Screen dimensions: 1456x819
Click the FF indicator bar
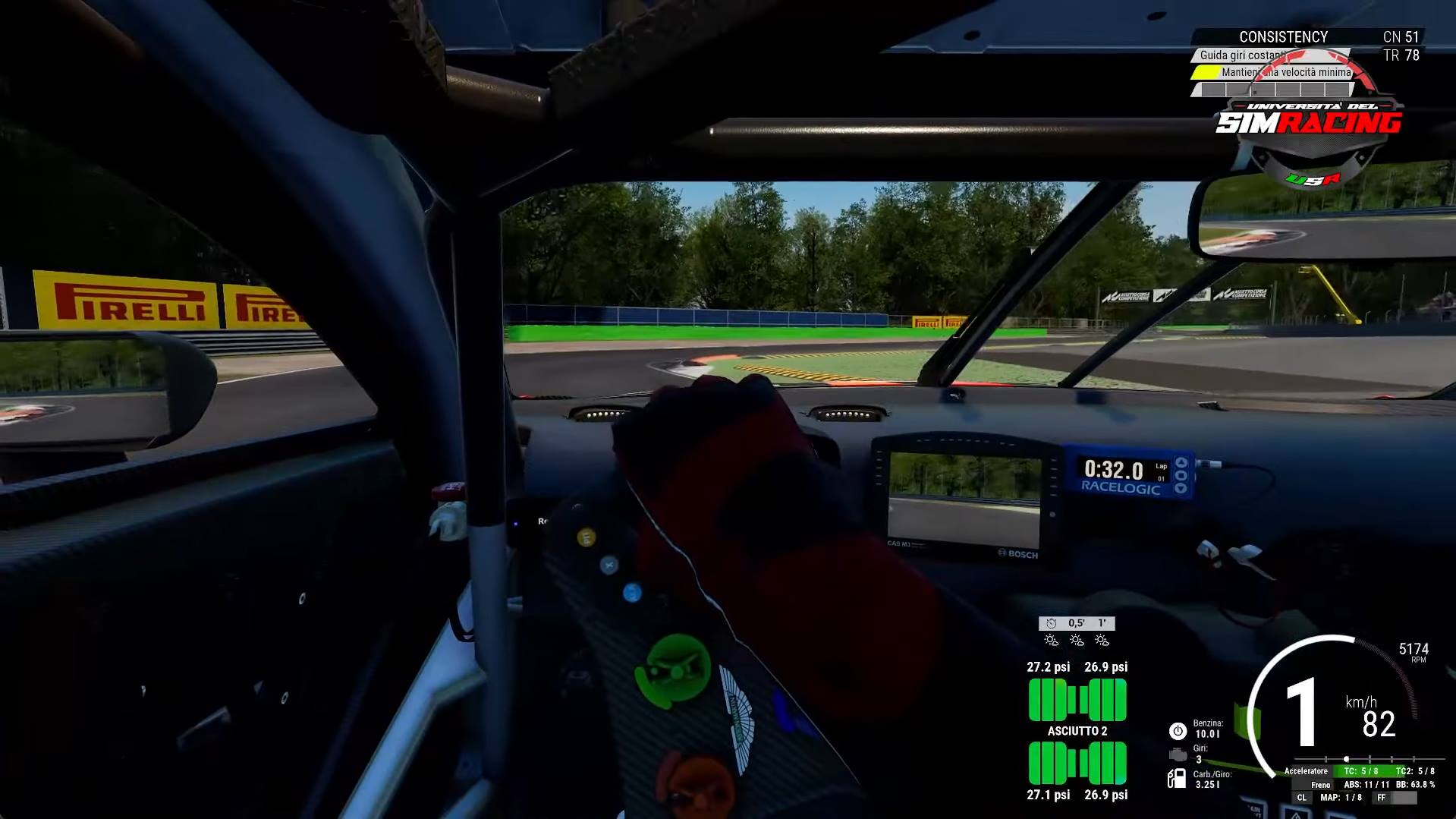[x=1395, y=798]
